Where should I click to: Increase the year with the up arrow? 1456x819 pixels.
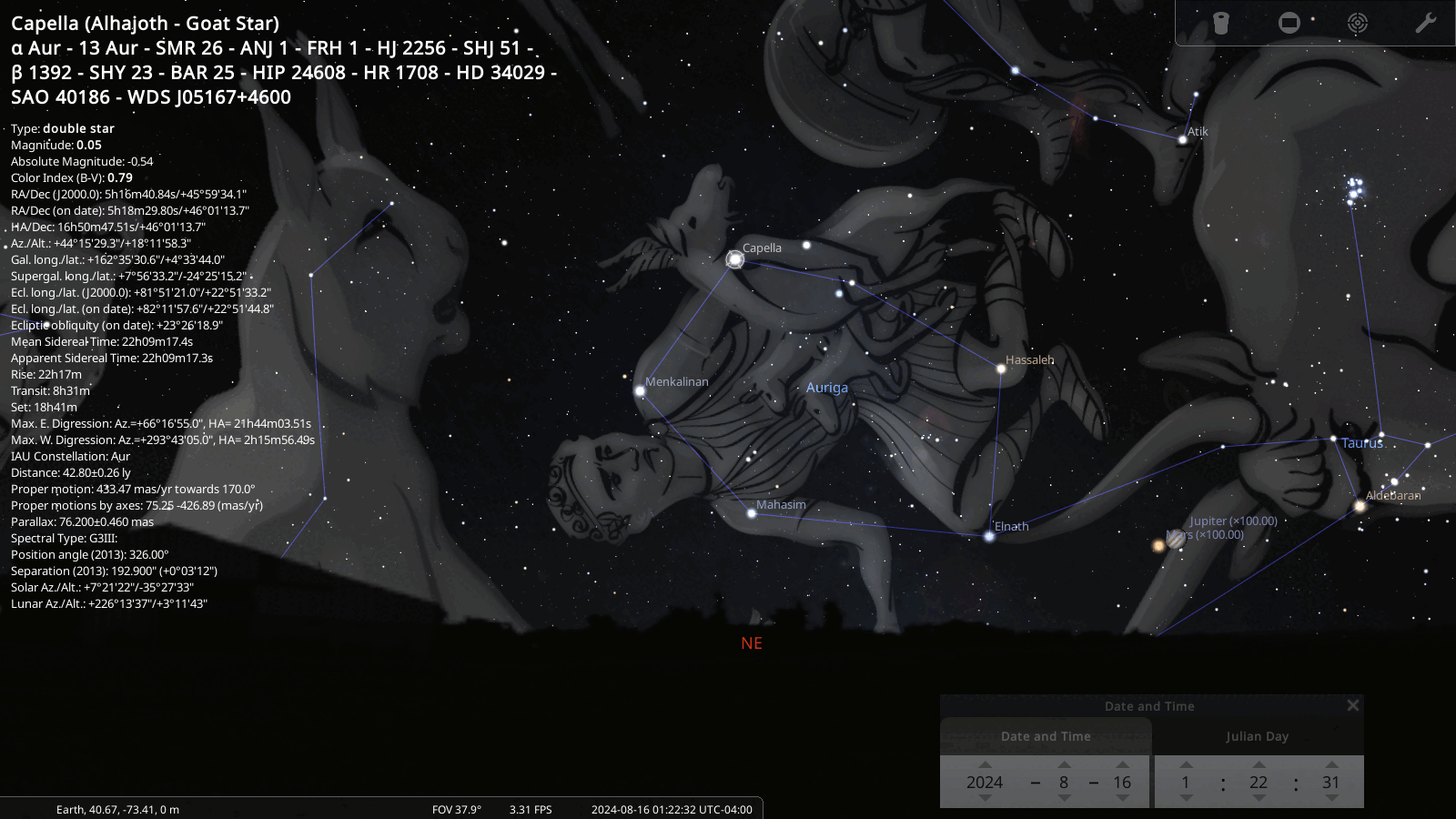[x=985, y=764]
